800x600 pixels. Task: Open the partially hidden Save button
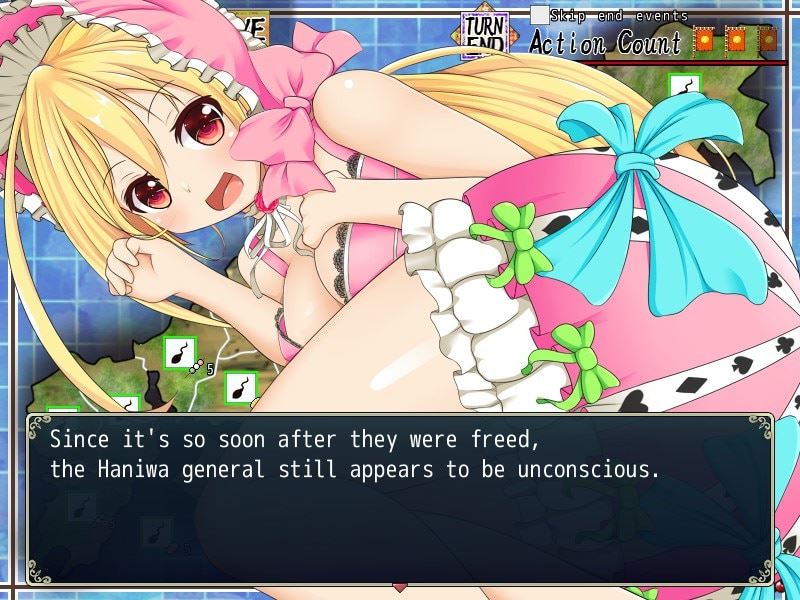pos(250,27)
